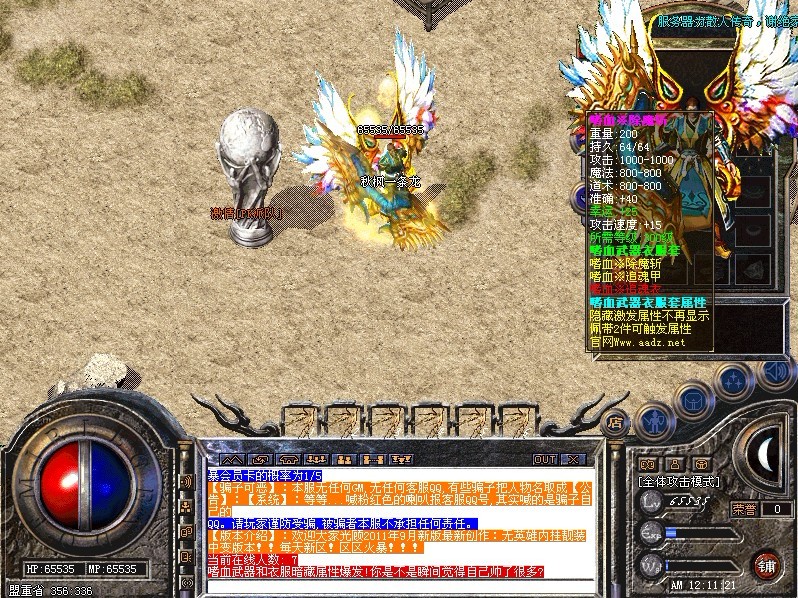Click the blue speaker sound button
The height and width of the screenshot is (598, 798).
774,371
